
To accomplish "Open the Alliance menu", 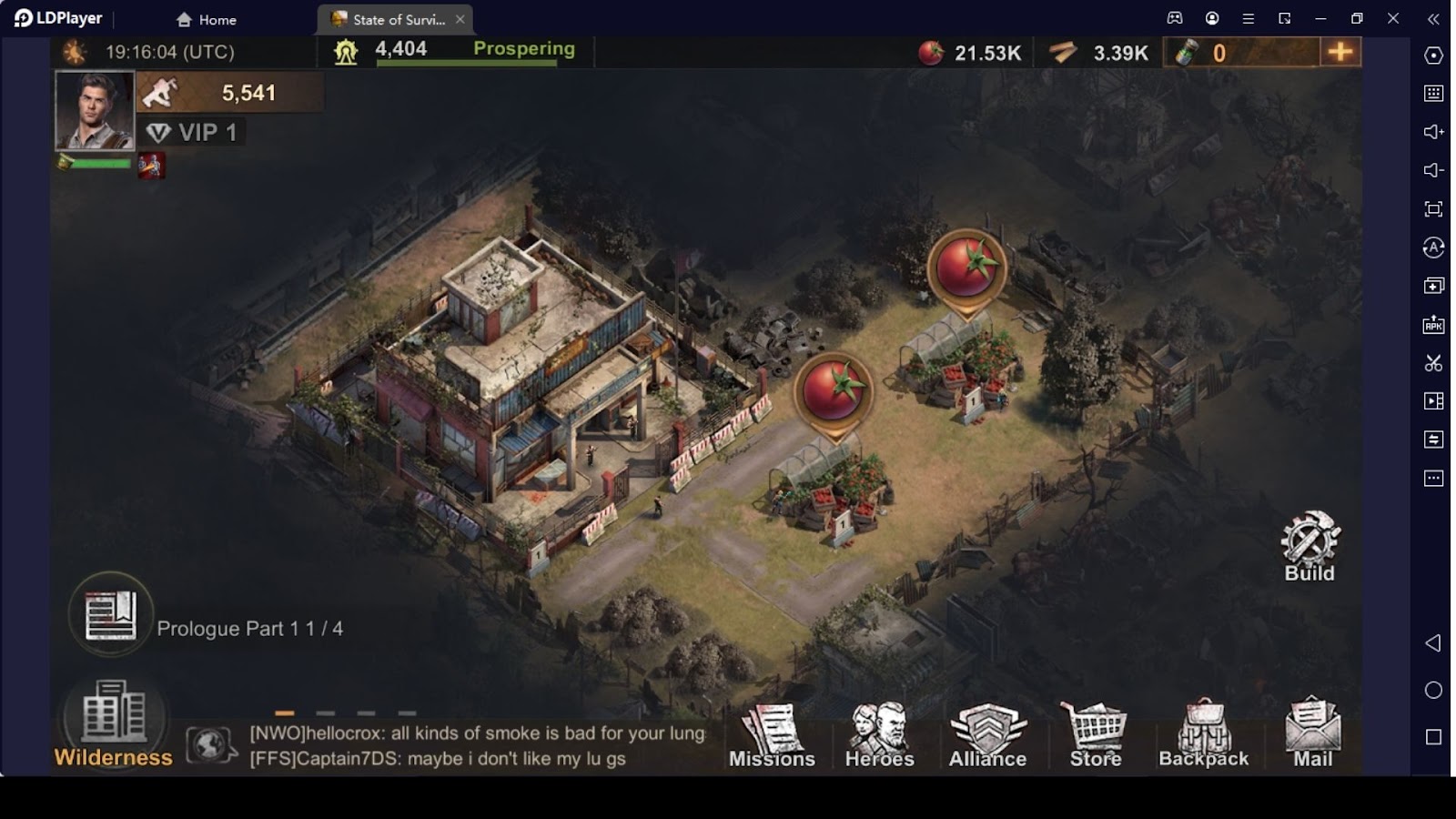I will tap(987, 737).
